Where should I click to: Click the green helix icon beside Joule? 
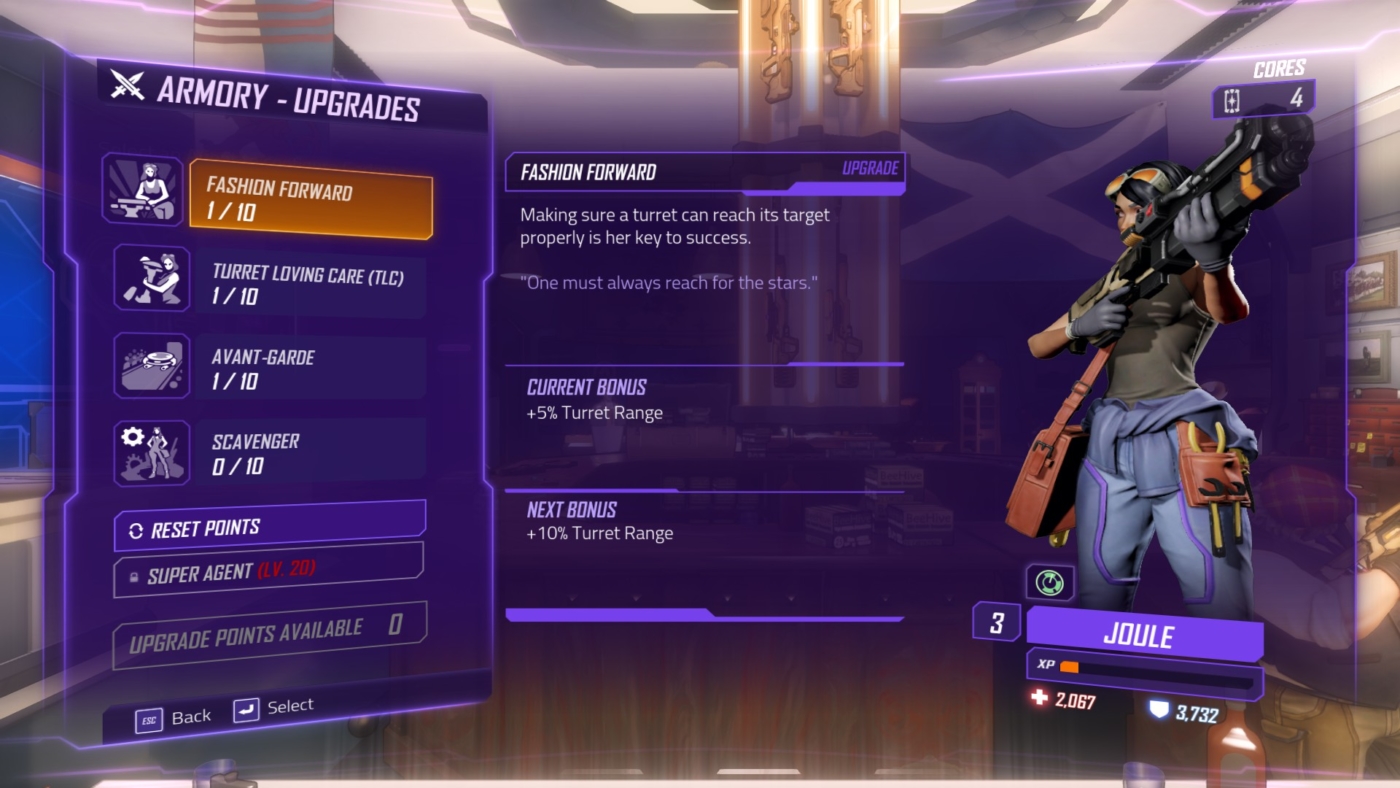click(x=1048, y=582)
